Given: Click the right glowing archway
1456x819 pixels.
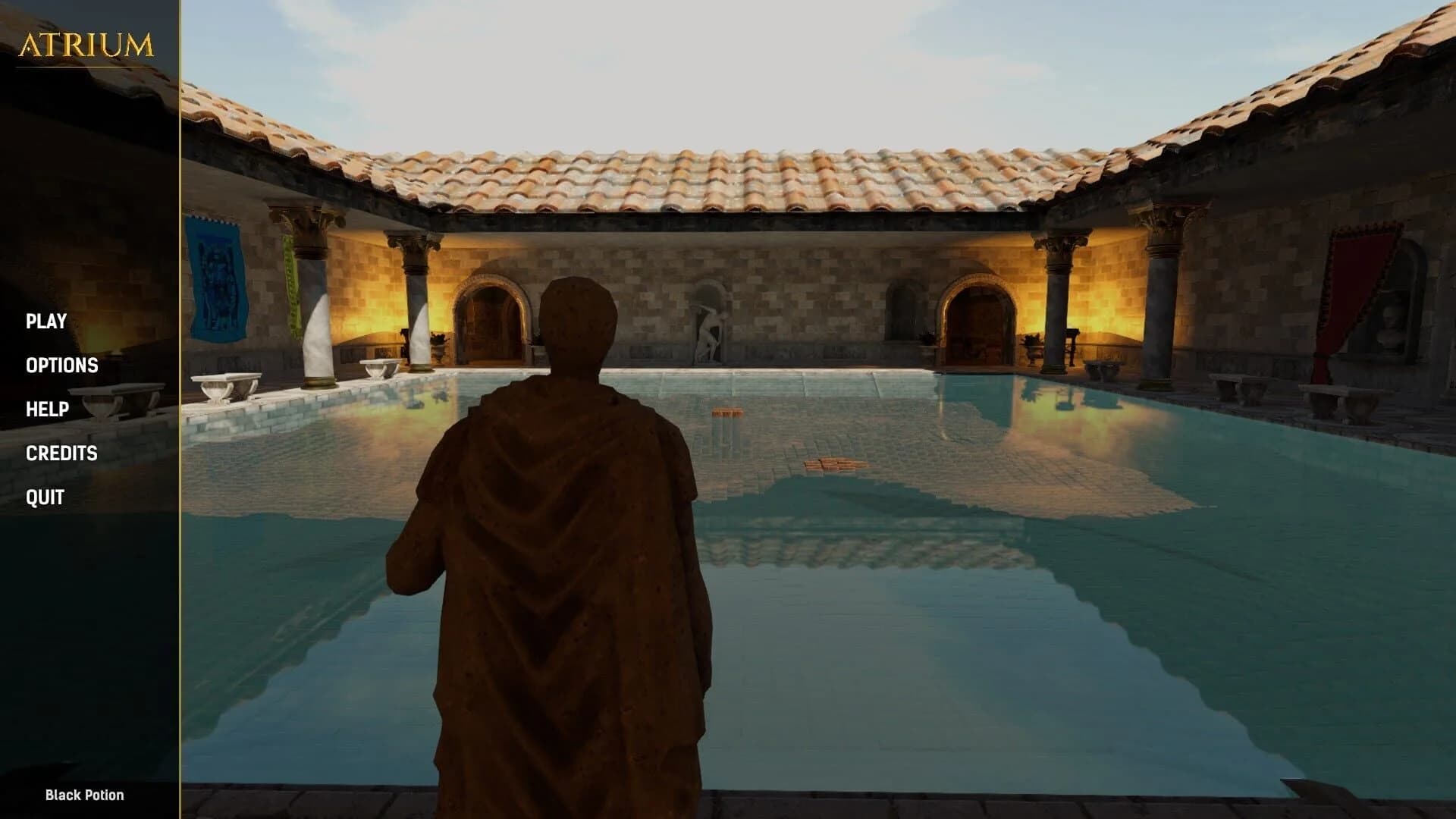Looking at the screenshot, I should pyautogui.click(x=978, y=318).
